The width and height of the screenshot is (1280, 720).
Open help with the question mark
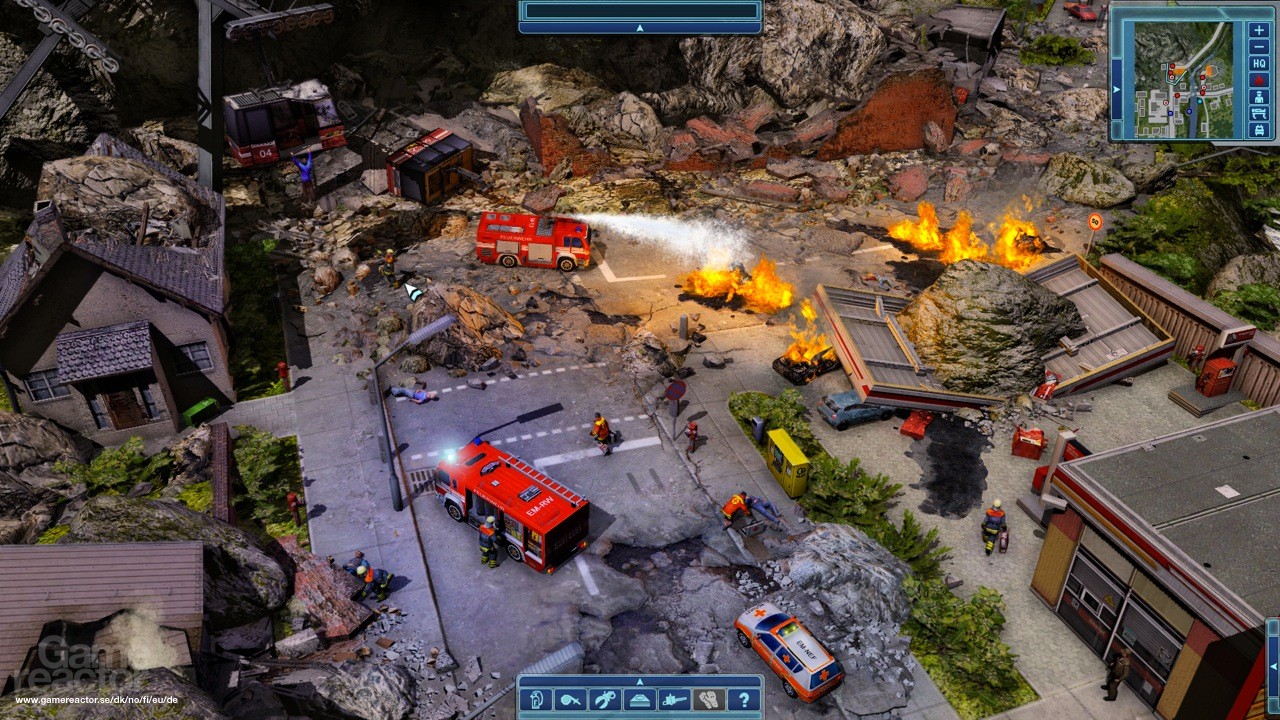pos(743,700)
